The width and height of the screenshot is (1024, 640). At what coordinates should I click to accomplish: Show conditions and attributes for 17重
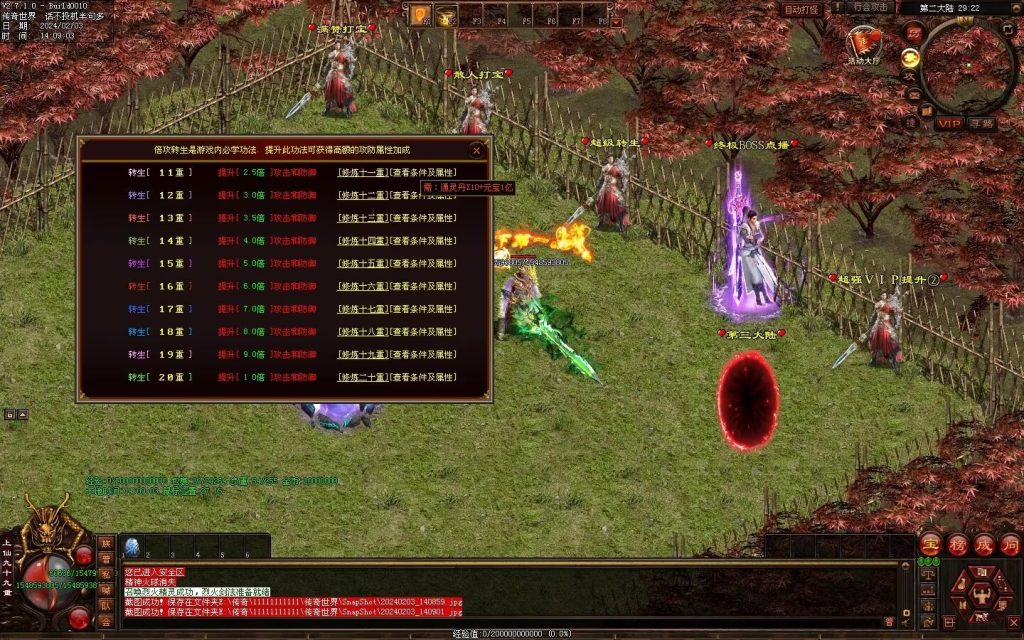click(423, 310)
